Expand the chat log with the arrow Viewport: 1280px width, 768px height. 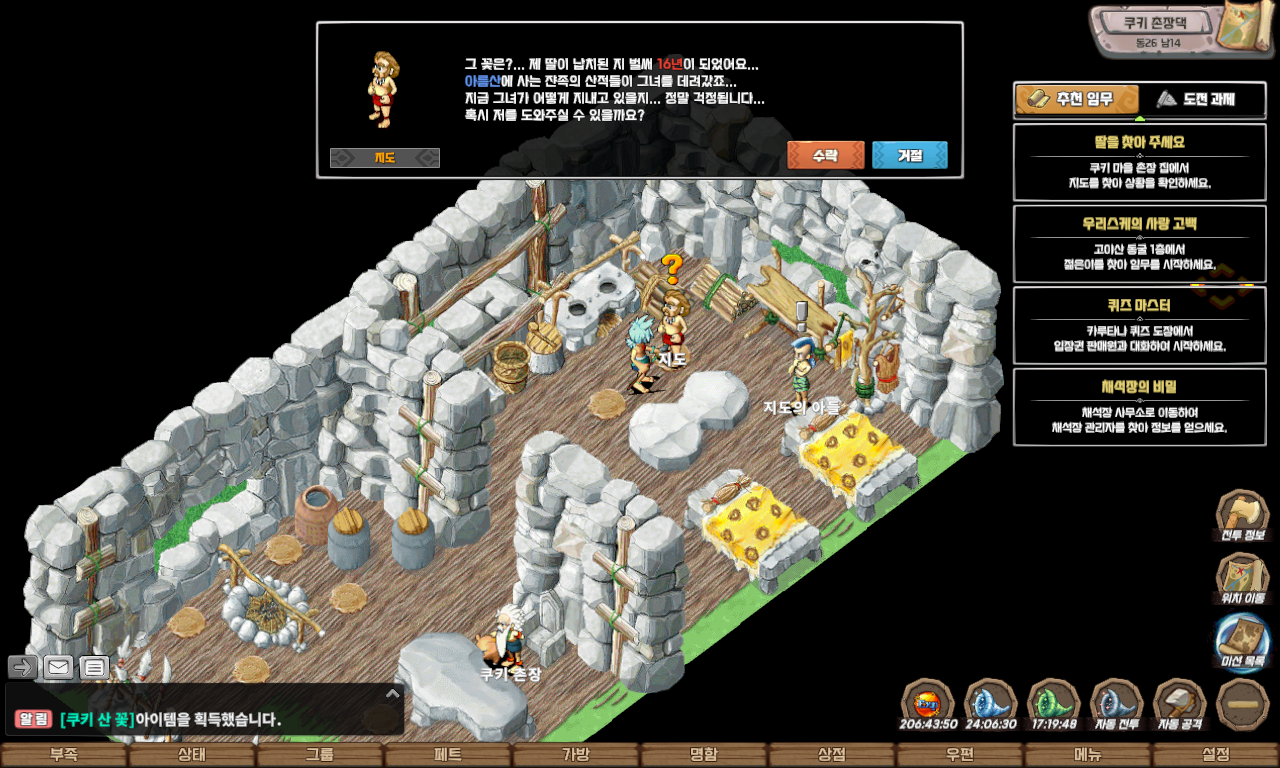(x=393, y=693)
